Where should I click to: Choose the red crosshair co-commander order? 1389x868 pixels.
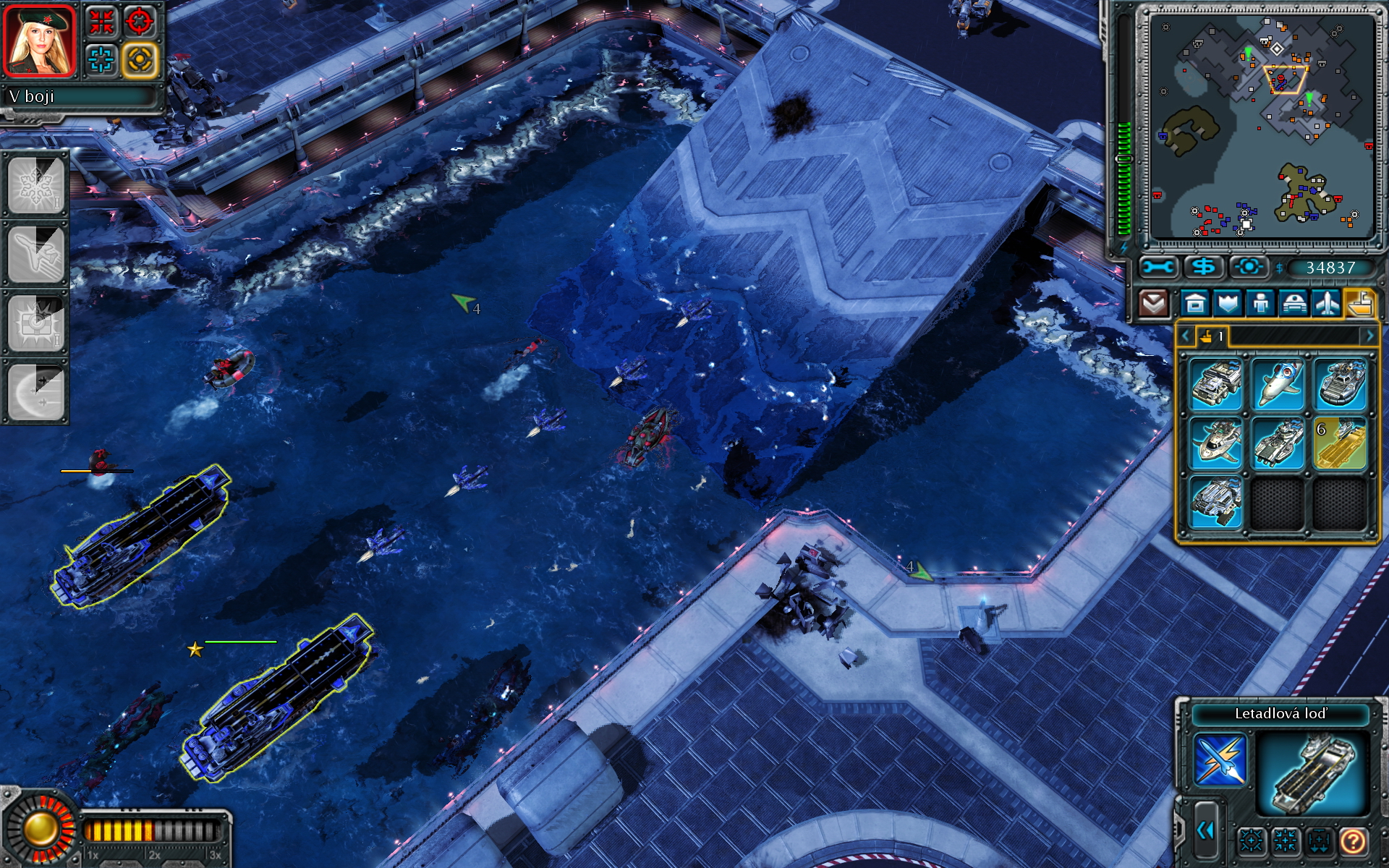coord(140,21)
